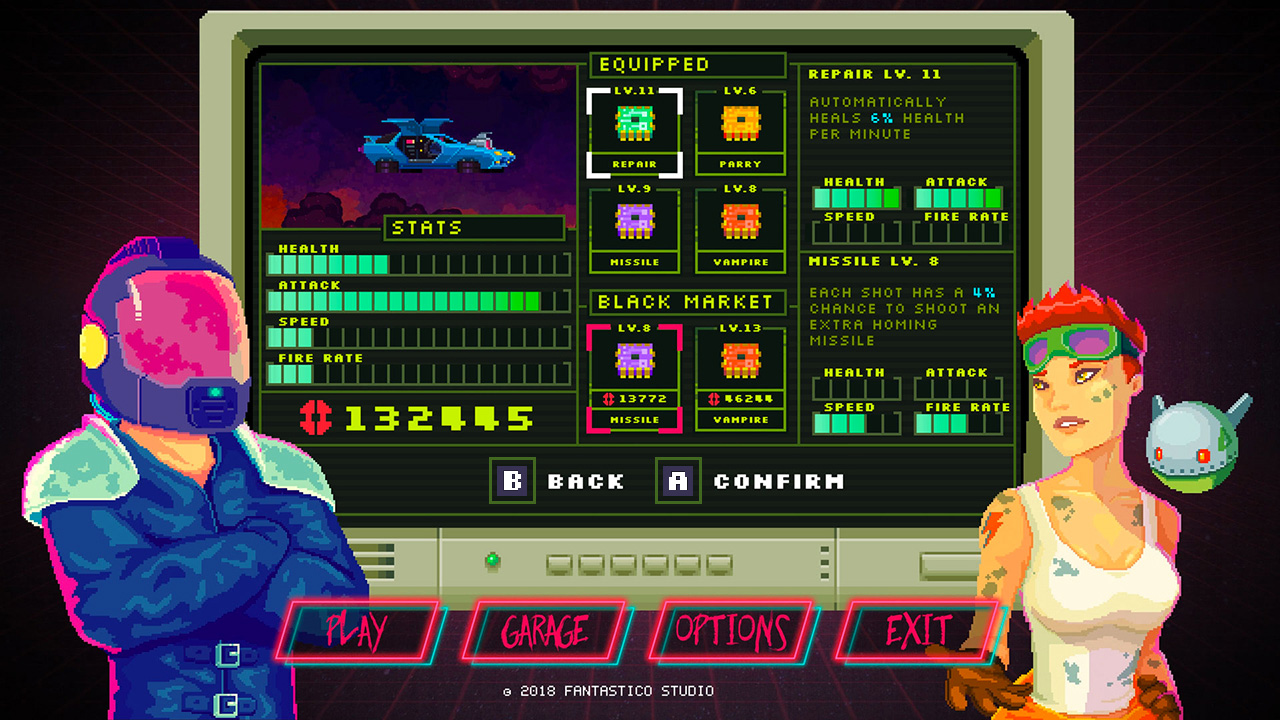
Task: Click the SPEED bar under Missile LV.8 details
Action: [855, 422]
